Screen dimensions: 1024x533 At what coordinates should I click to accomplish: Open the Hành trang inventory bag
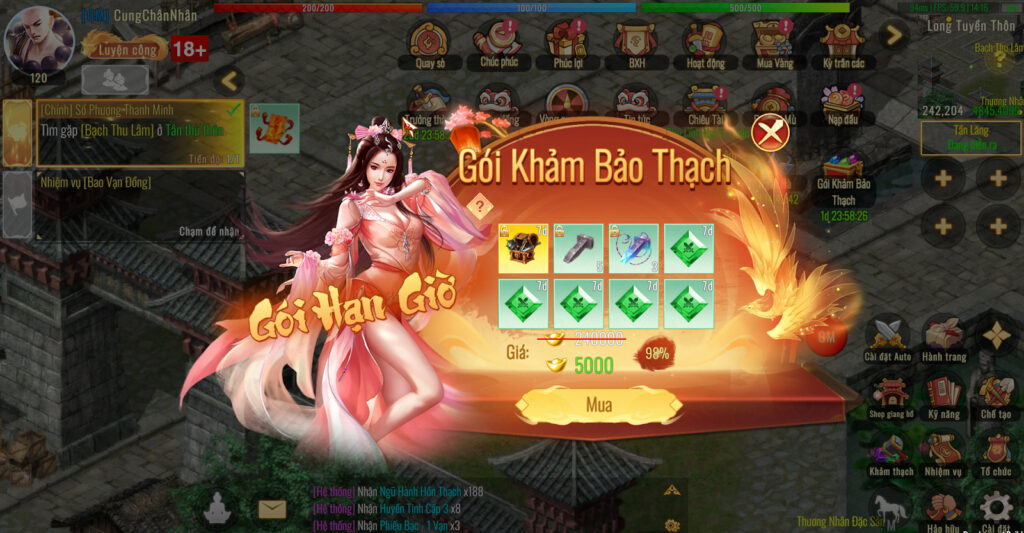coord(943,338)
